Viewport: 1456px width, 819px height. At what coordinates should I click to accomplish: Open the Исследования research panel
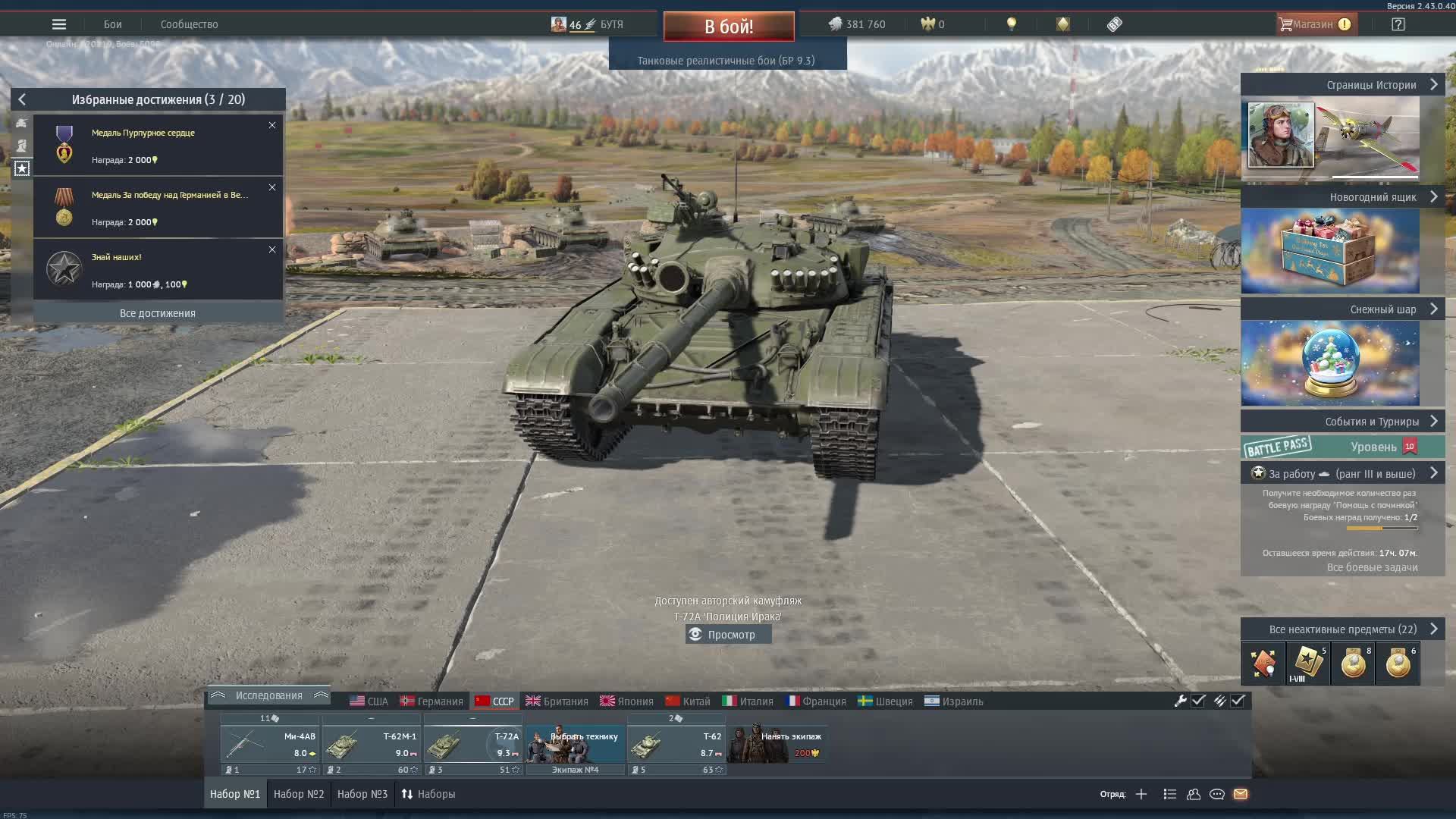click(x=268, y=695)
